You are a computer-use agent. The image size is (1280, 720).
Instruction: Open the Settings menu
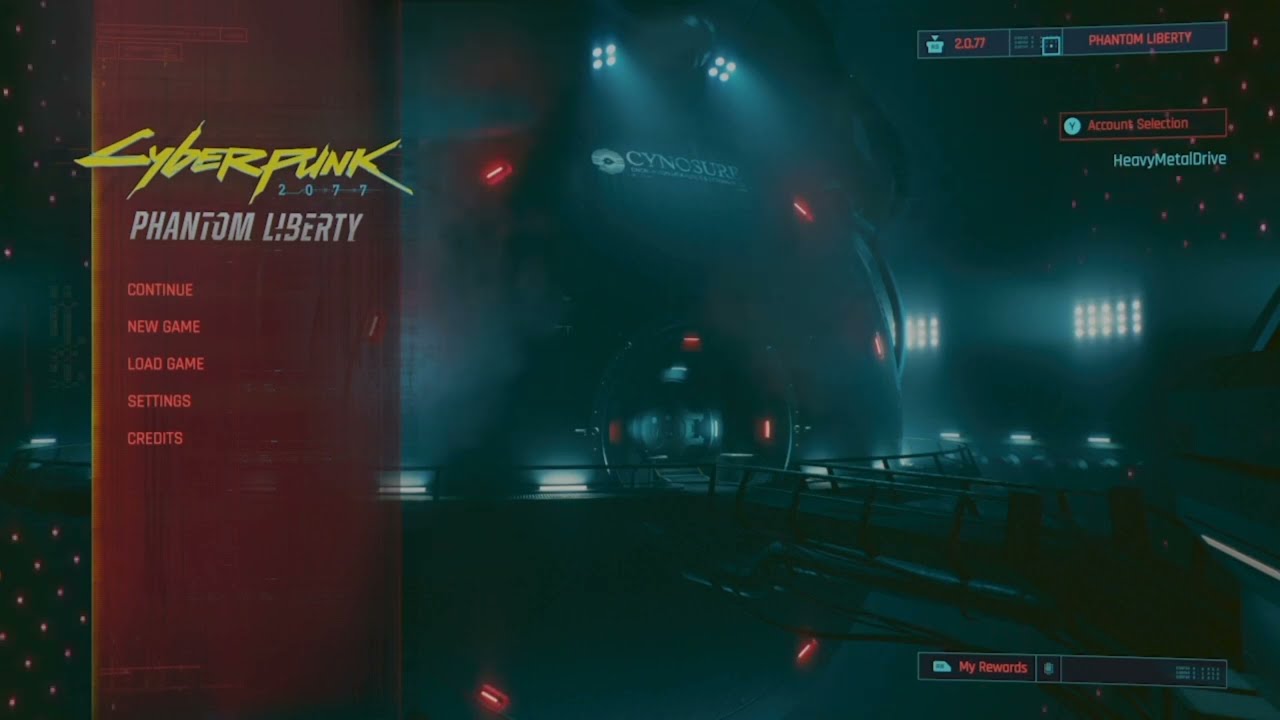(158, 400)
